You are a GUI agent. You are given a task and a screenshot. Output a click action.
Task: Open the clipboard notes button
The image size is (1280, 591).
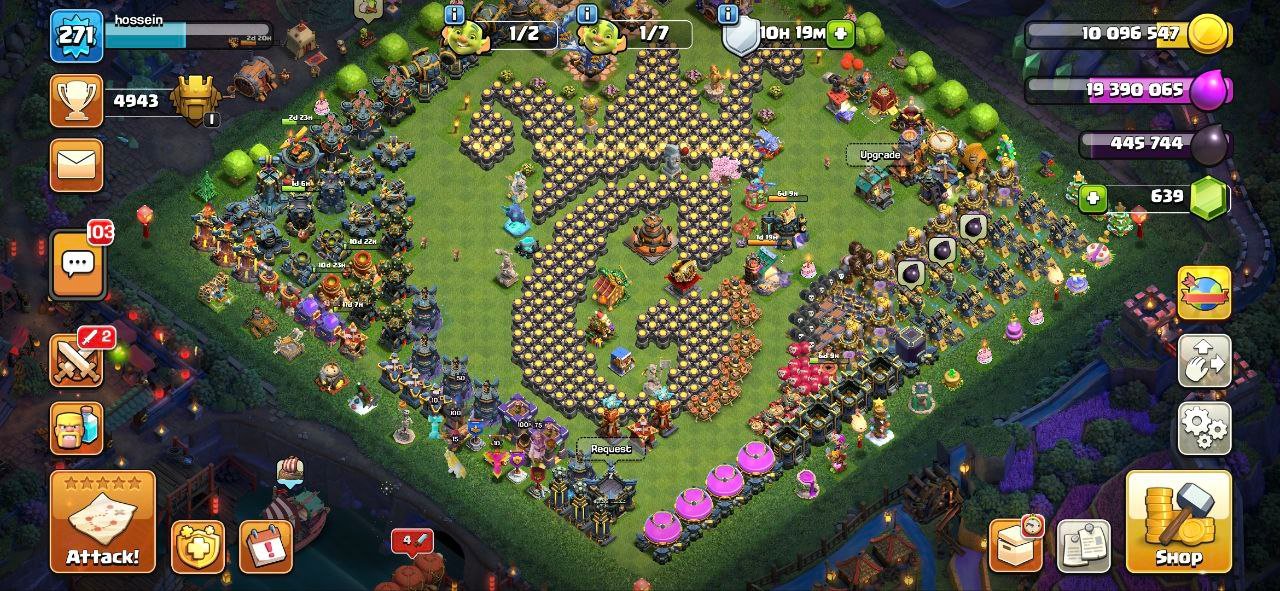tap(1083, 546)
